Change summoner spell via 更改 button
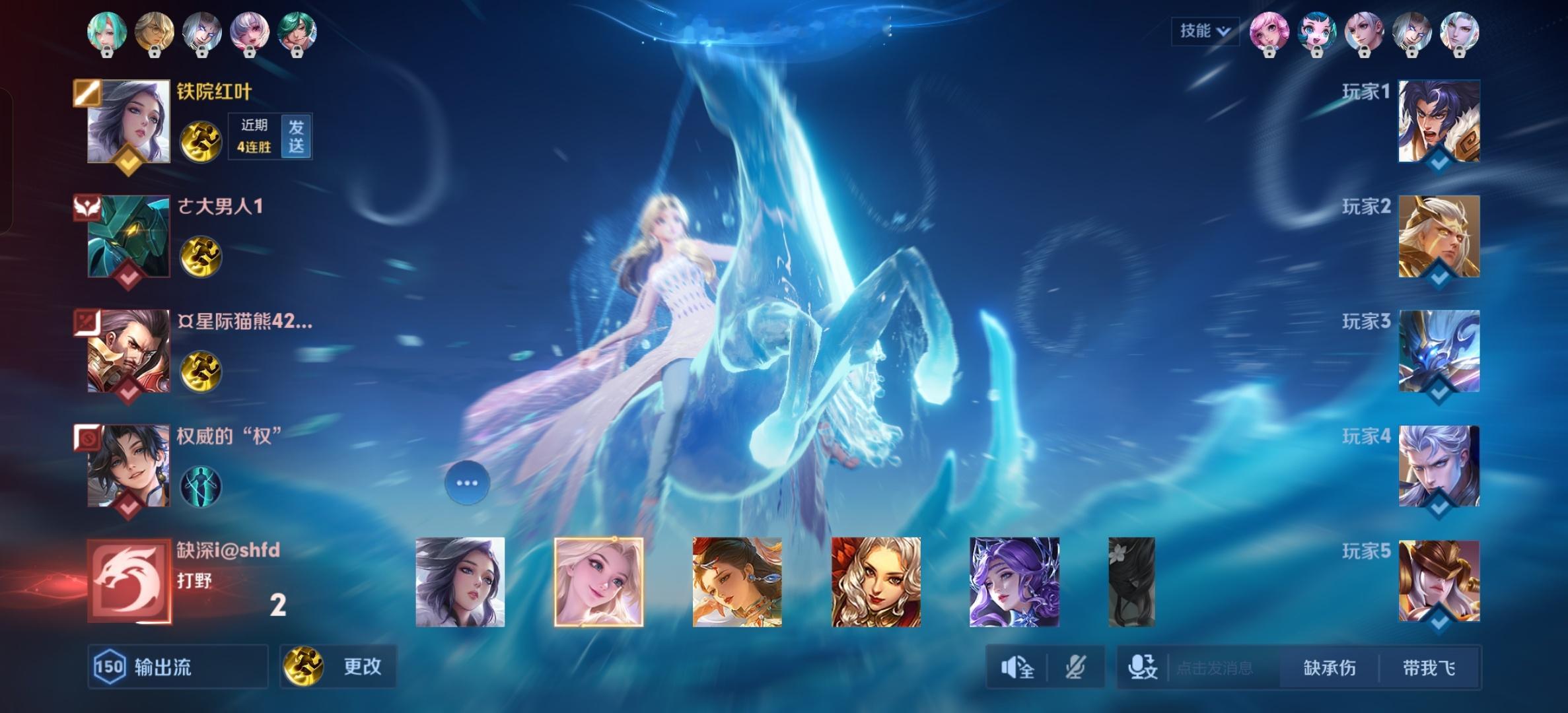Screen dimensions: 1568x713 pos(338,667)
